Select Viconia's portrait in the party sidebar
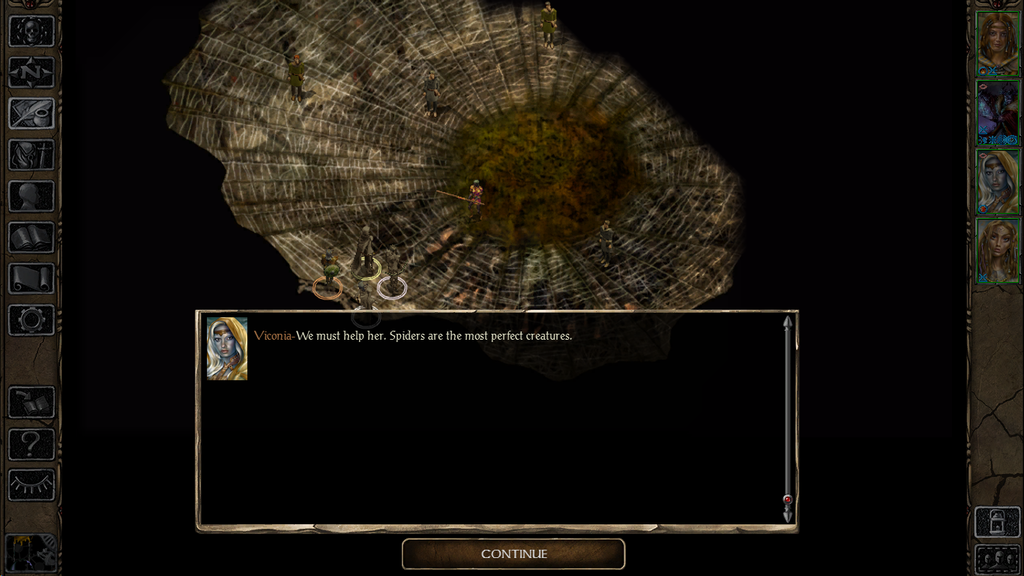Image resolution: width=1024 pixels, height=576 pixels. (x=997, y=182)
